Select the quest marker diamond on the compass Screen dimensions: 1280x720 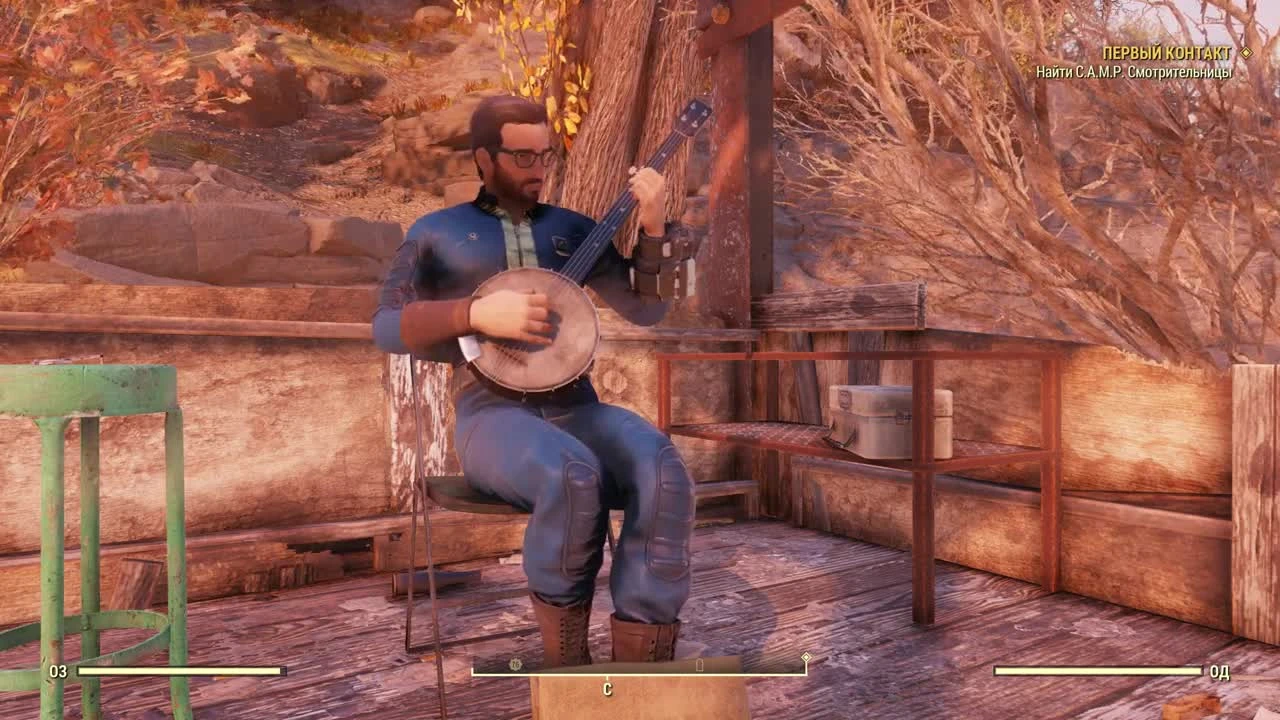(x=805, y=657)
